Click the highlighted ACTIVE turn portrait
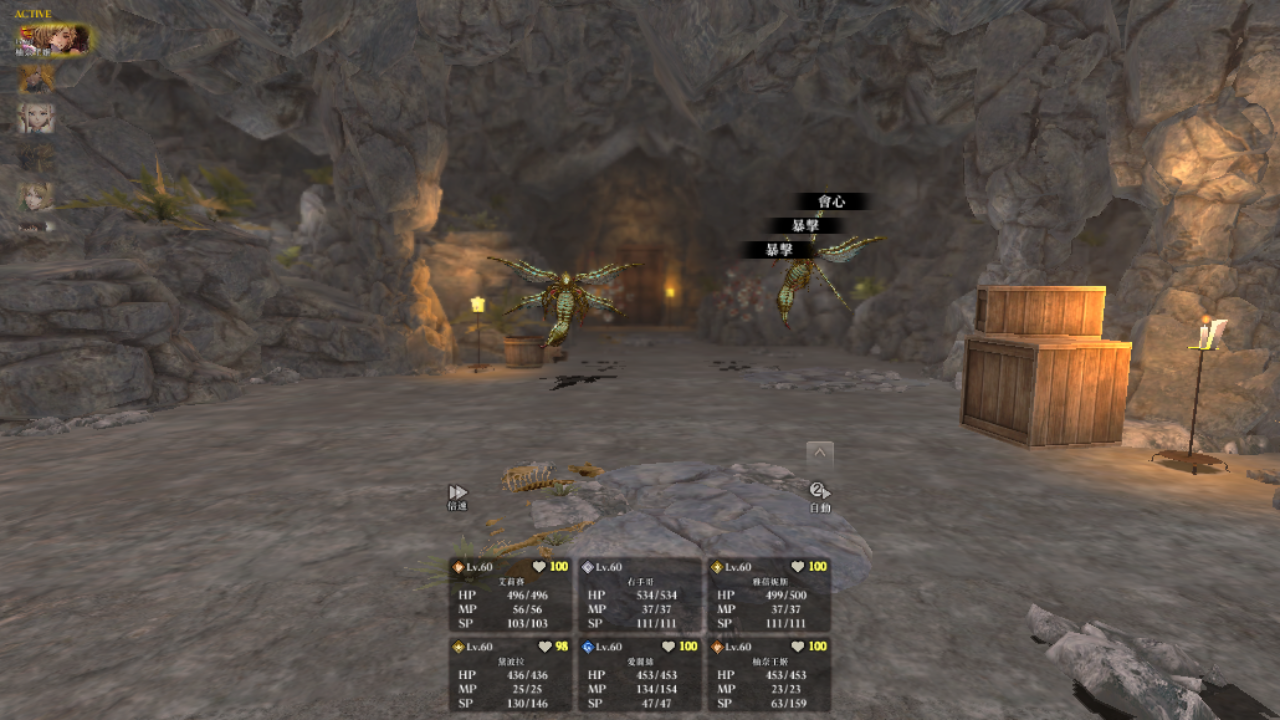 (x=53, y=40)
